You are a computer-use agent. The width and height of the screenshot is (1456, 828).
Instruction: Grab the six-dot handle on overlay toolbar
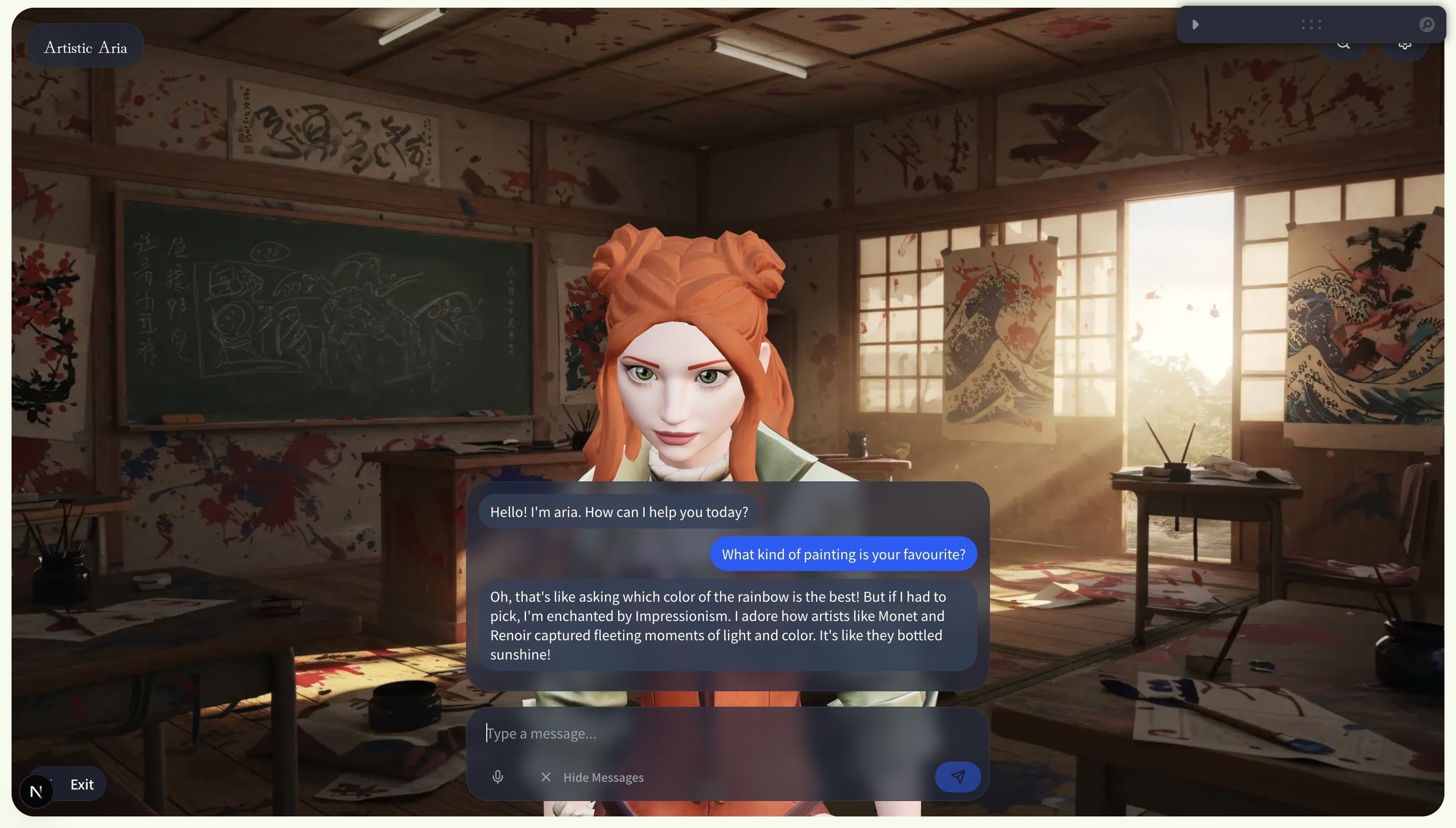click(x=1311, y=25)
